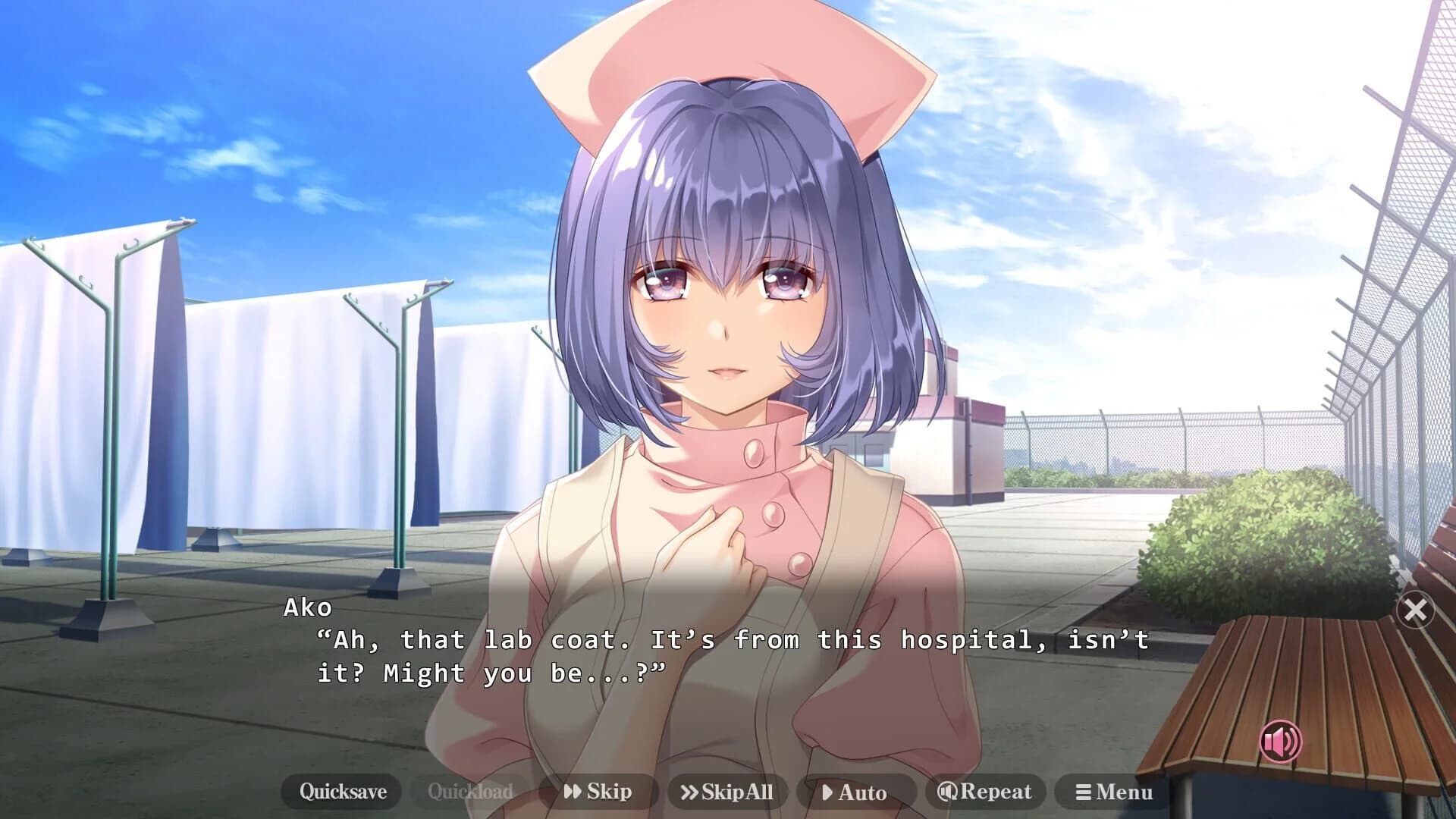Click the speaker name Ako in the textbox
1456x819 pixels.
tap(306, 607)
